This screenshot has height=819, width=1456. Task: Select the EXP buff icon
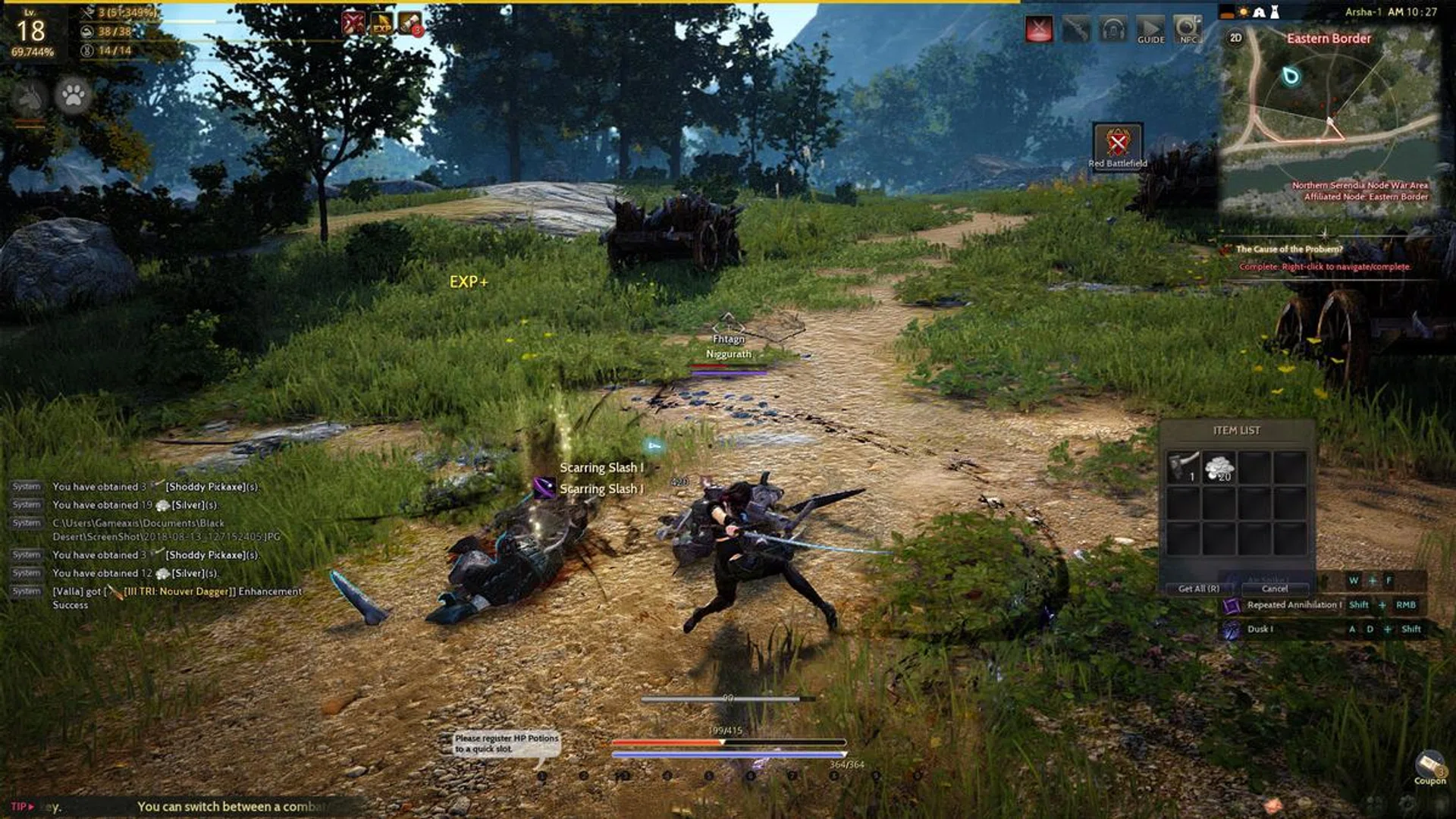tap(381, 24)
